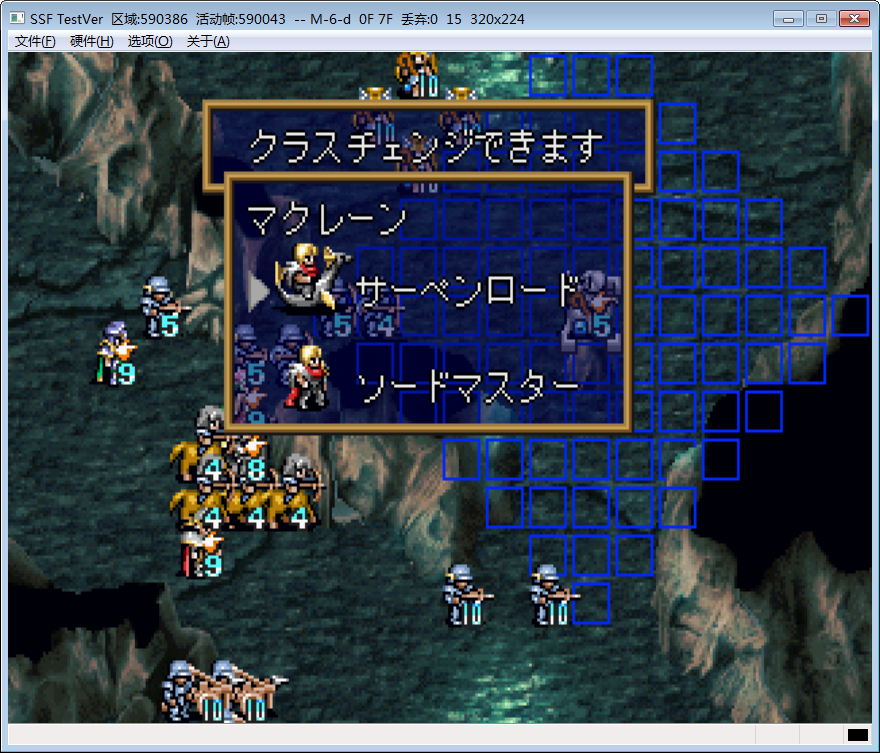
Task: Choose the サーベンロード class option
Action: click(466, 291)
